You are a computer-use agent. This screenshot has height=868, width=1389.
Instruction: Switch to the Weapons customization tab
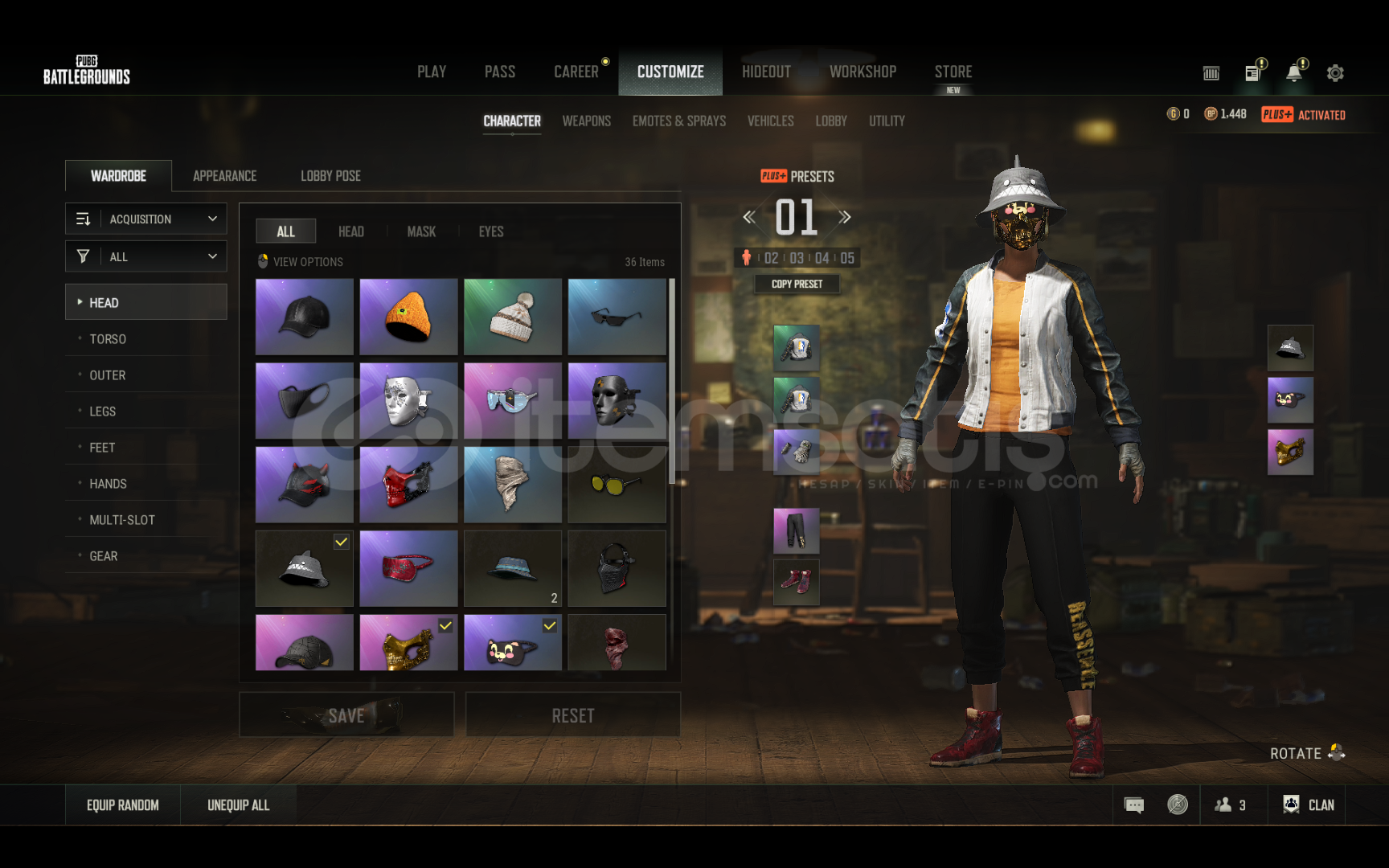pos(586,121)
